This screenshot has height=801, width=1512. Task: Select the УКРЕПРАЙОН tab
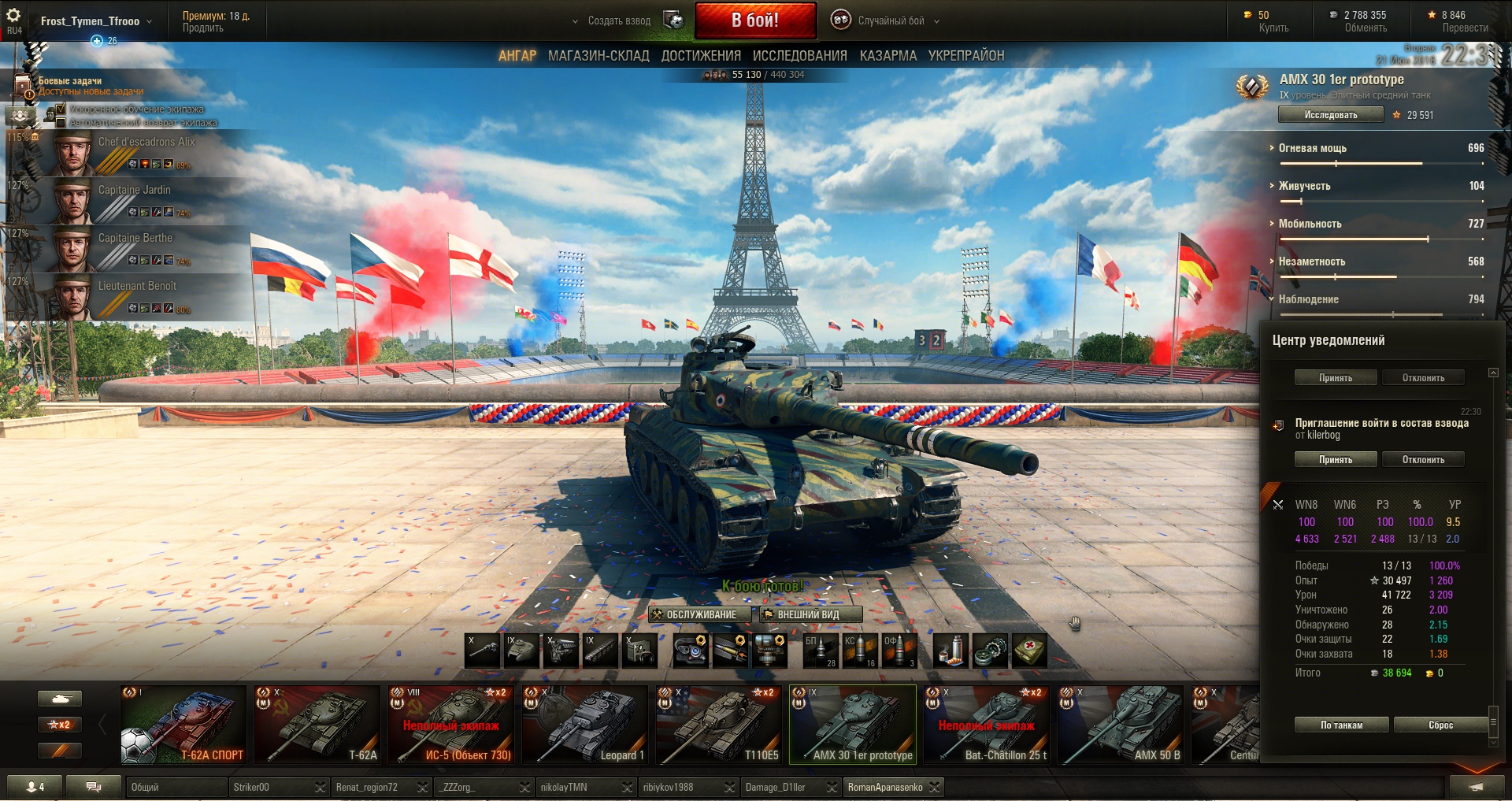click(965, 56)
